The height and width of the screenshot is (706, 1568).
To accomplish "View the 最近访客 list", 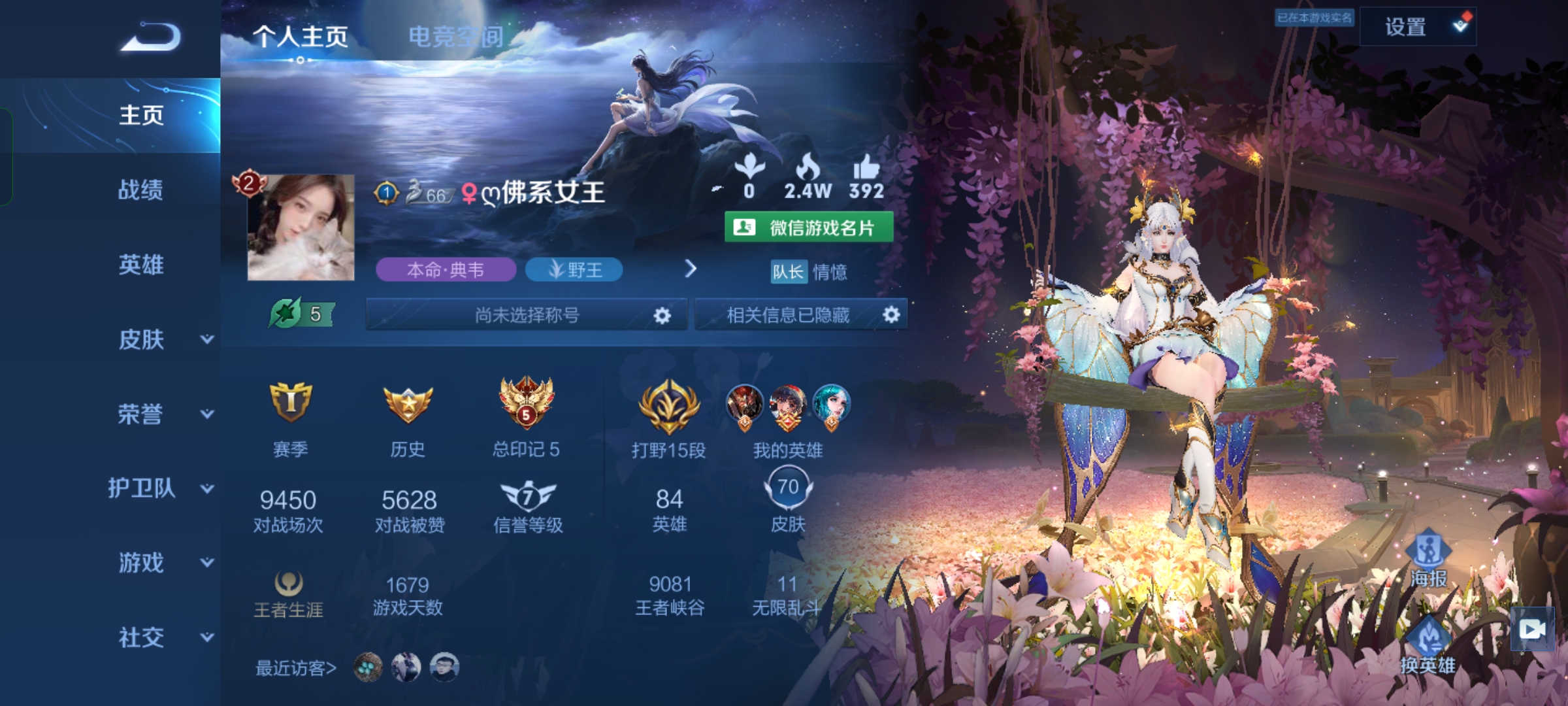I will (295, 668).
